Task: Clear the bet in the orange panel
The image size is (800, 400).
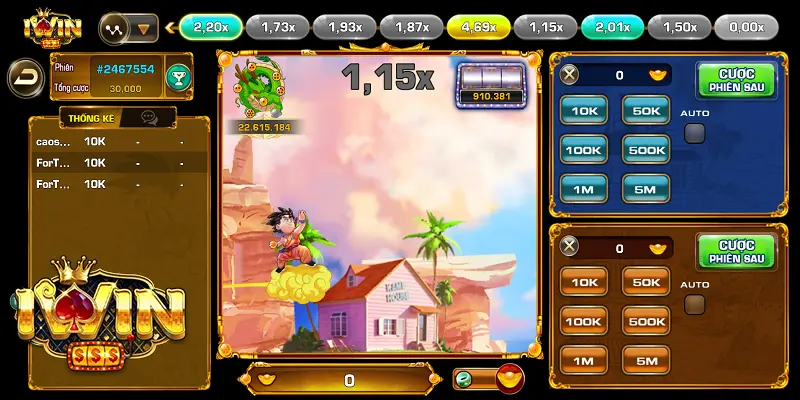Action: 570,247
